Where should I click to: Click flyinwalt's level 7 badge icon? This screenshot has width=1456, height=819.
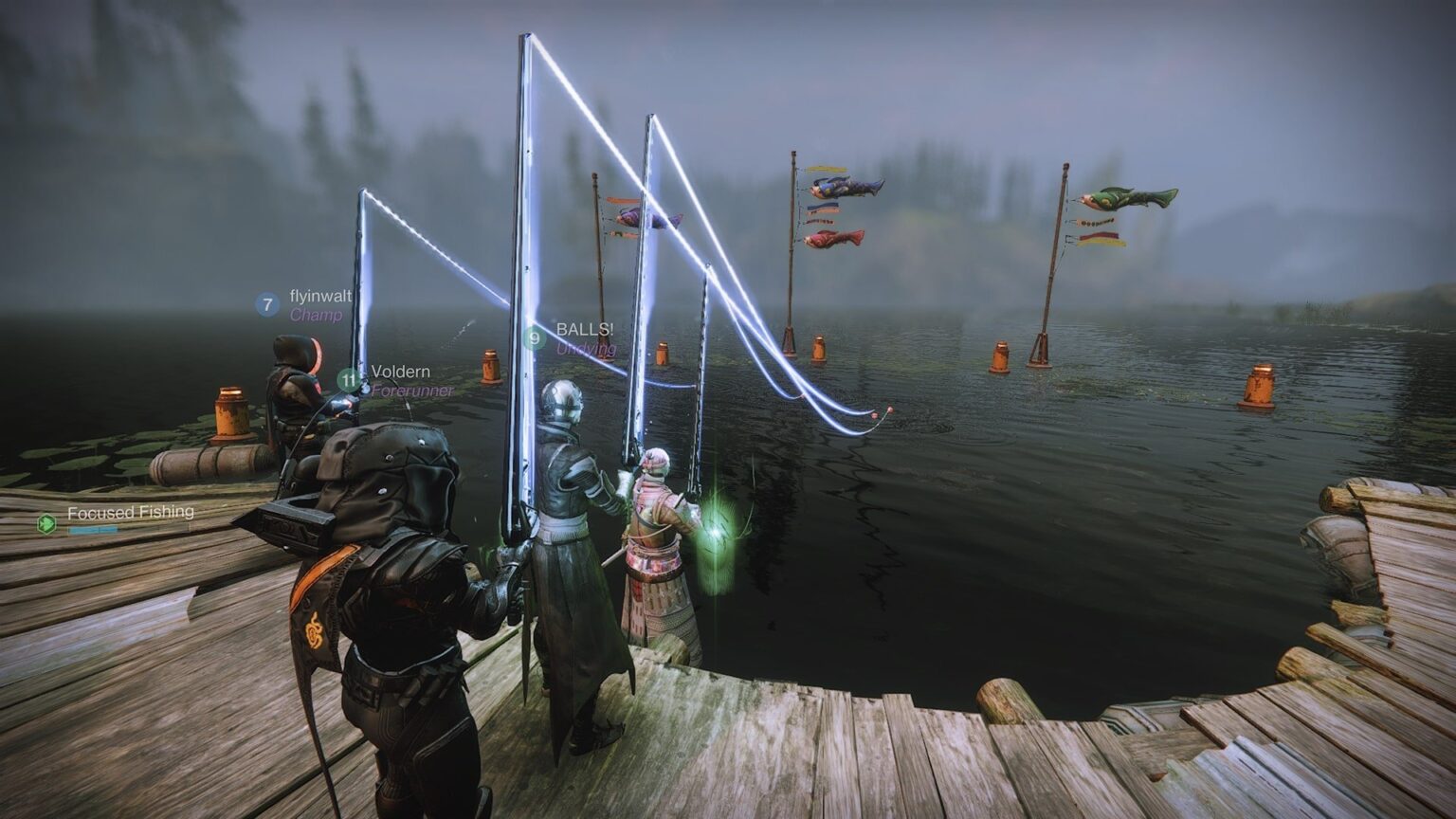(268, 305)
